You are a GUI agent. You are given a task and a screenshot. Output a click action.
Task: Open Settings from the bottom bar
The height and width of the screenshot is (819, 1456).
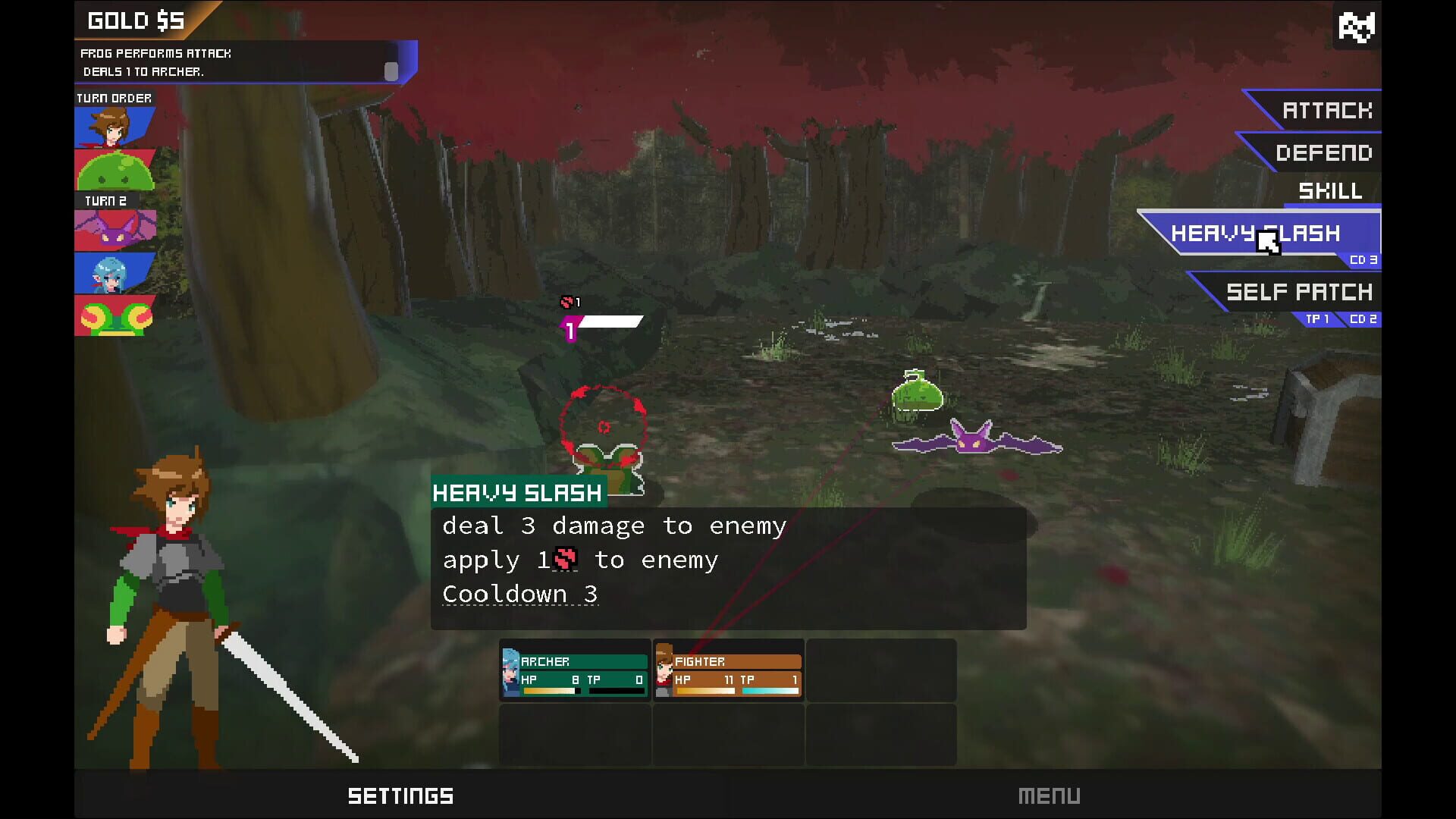point(400,795)
